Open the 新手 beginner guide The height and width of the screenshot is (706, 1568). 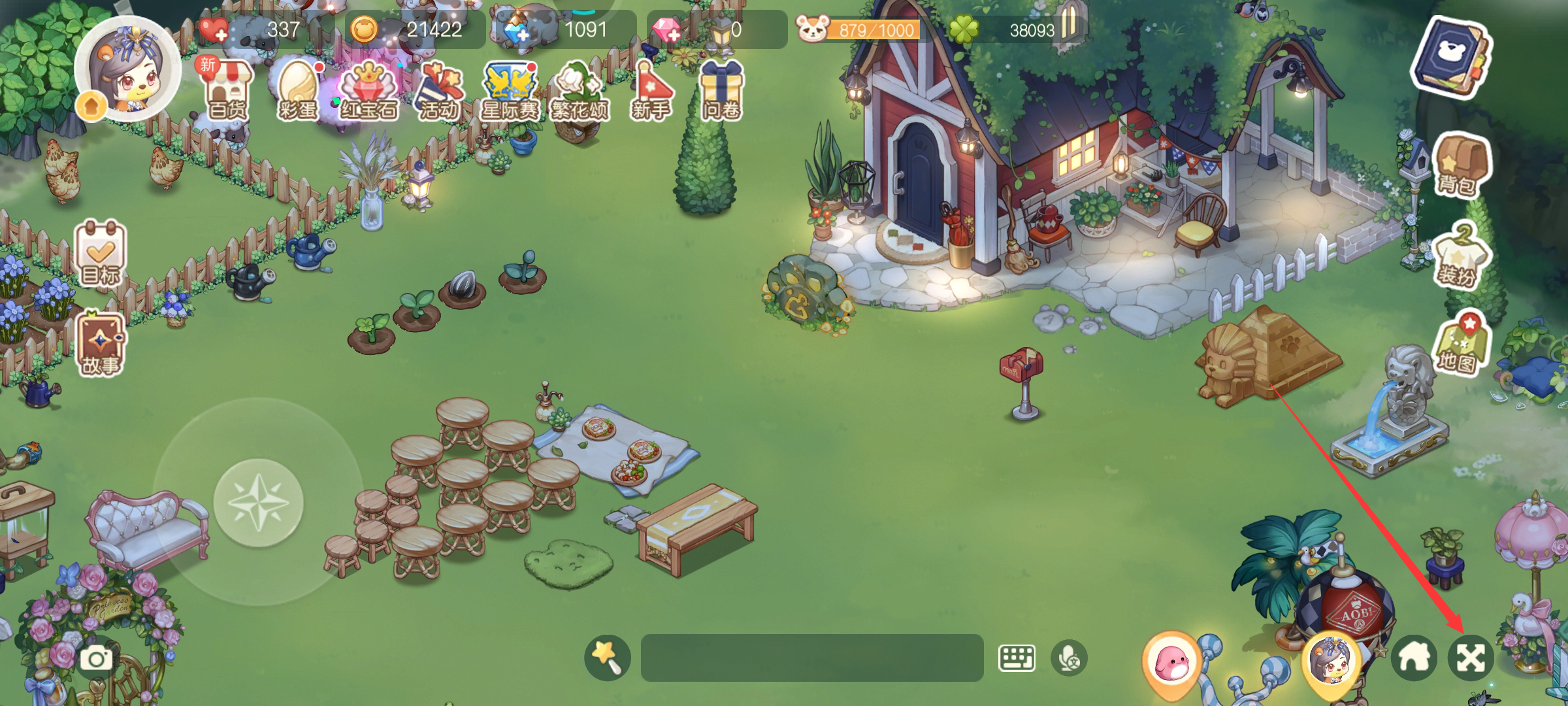(651, 92)
